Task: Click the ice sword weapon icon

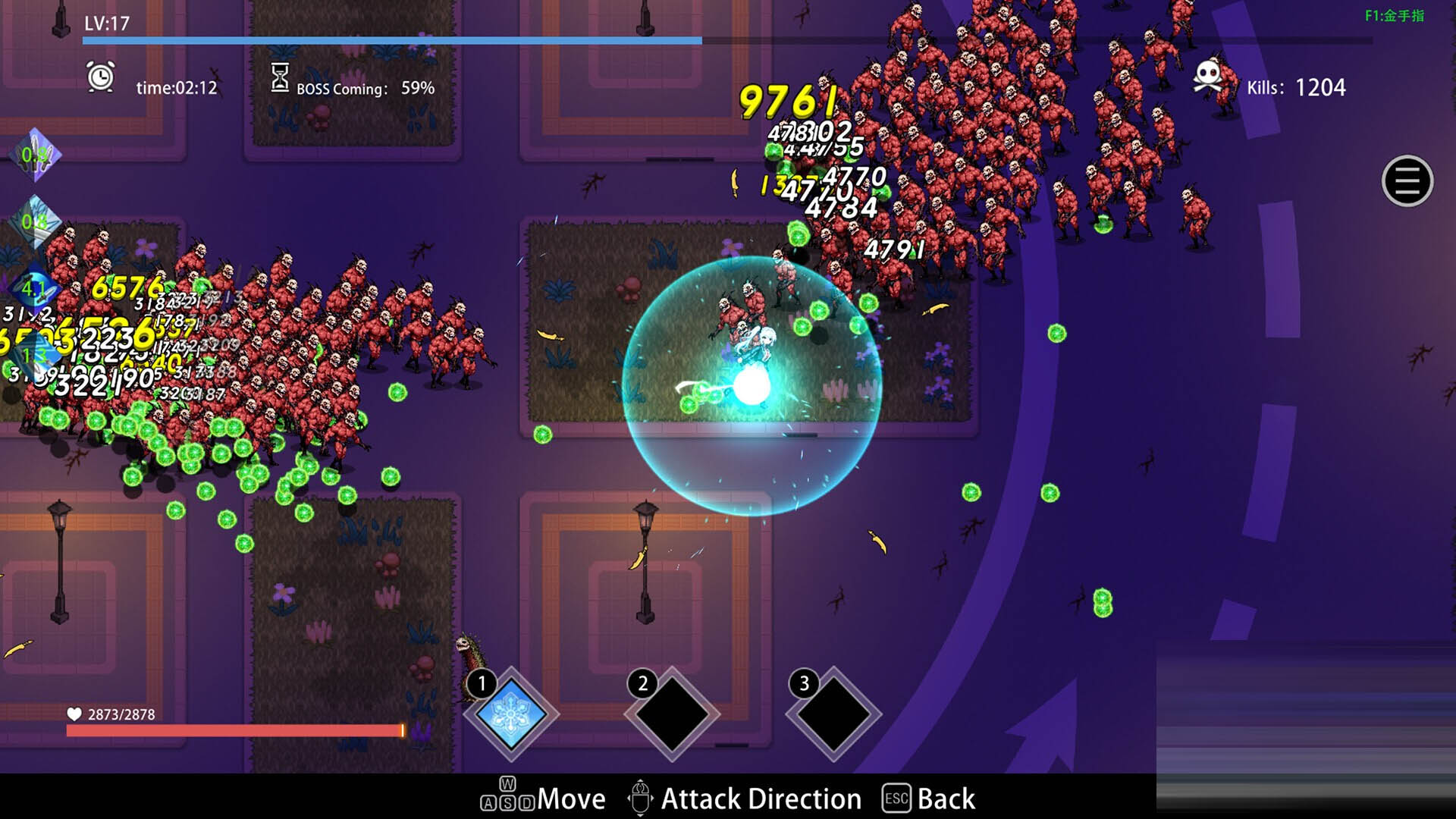Action: (35, 221)
